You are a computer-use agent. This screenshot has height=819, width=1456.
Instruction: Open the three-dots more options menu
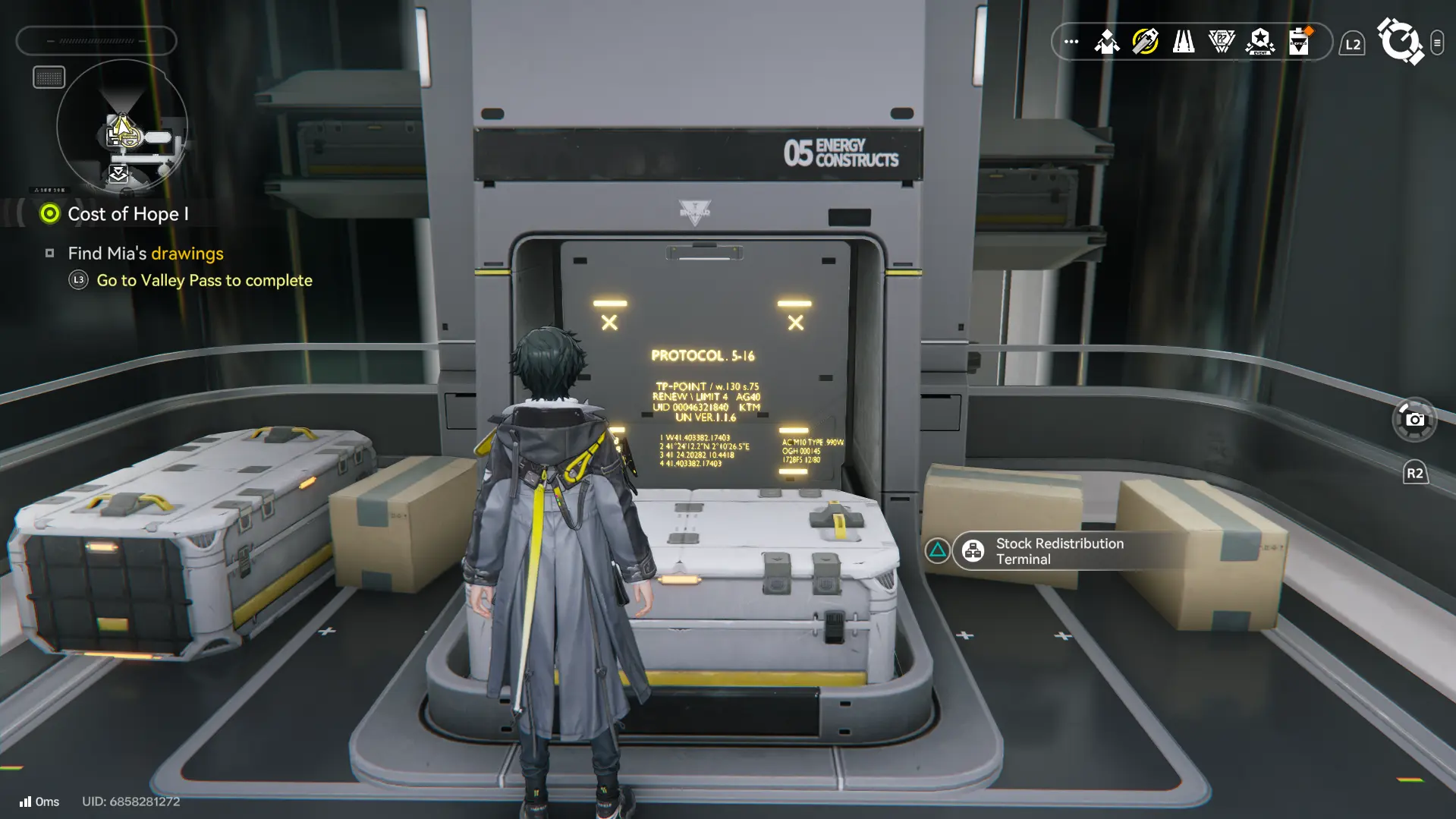(x=1071, y=42)
